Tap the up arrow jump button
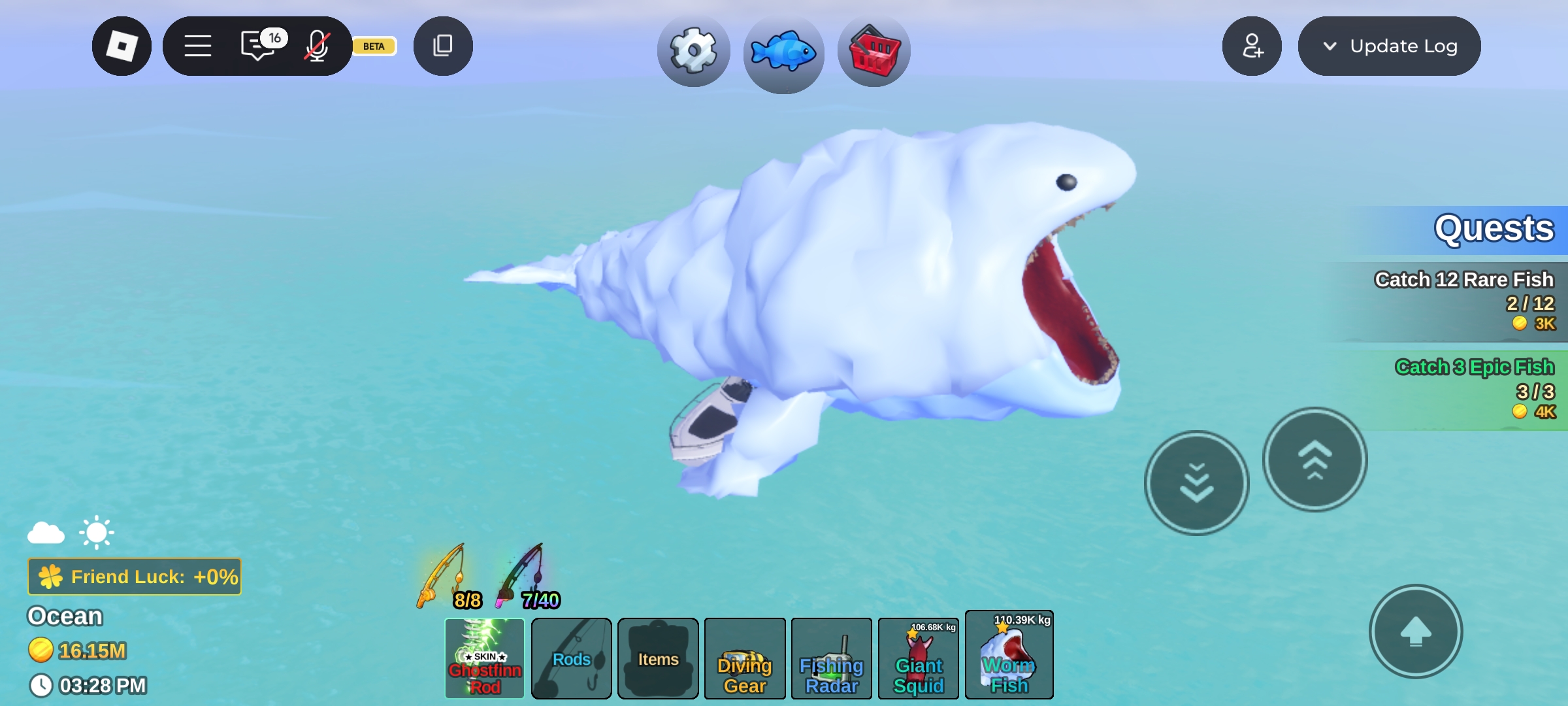Viewport: 1568px width, 706px height. pos(1416,631)
